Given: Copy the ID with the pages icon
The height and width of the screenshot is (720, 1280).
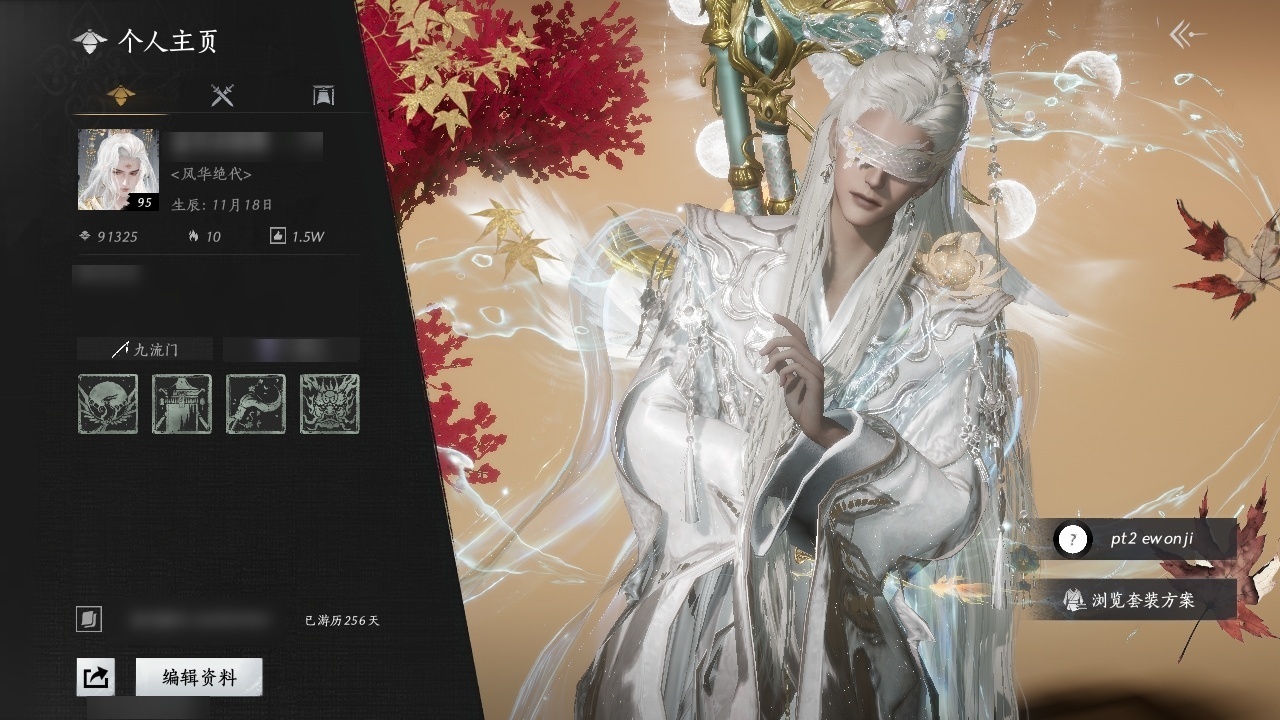Looking at the screenshot, I should click(89, 620).
